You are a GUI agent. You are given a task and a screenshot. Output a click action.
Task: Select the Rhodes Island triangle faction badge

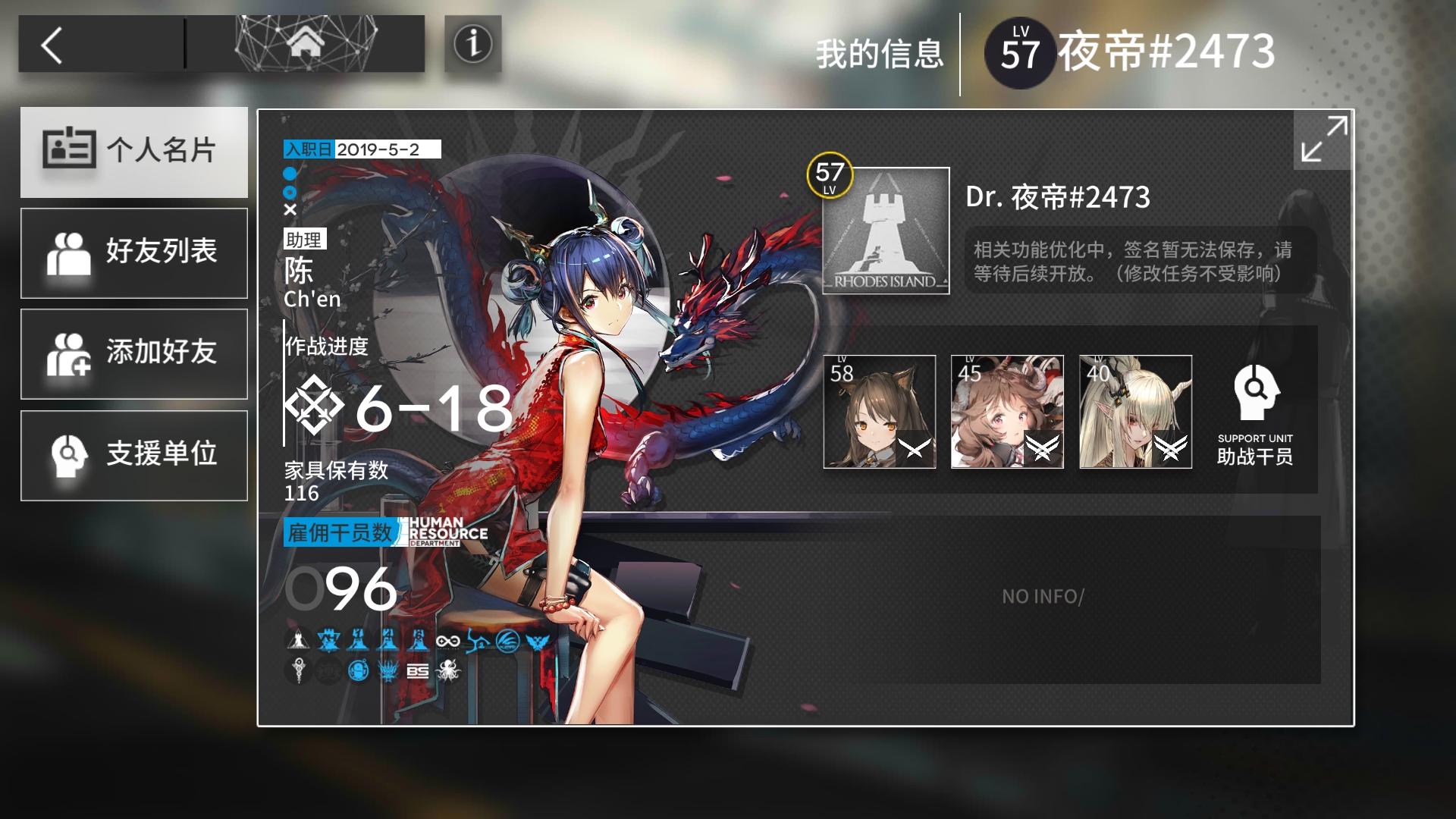coord(298,641)
